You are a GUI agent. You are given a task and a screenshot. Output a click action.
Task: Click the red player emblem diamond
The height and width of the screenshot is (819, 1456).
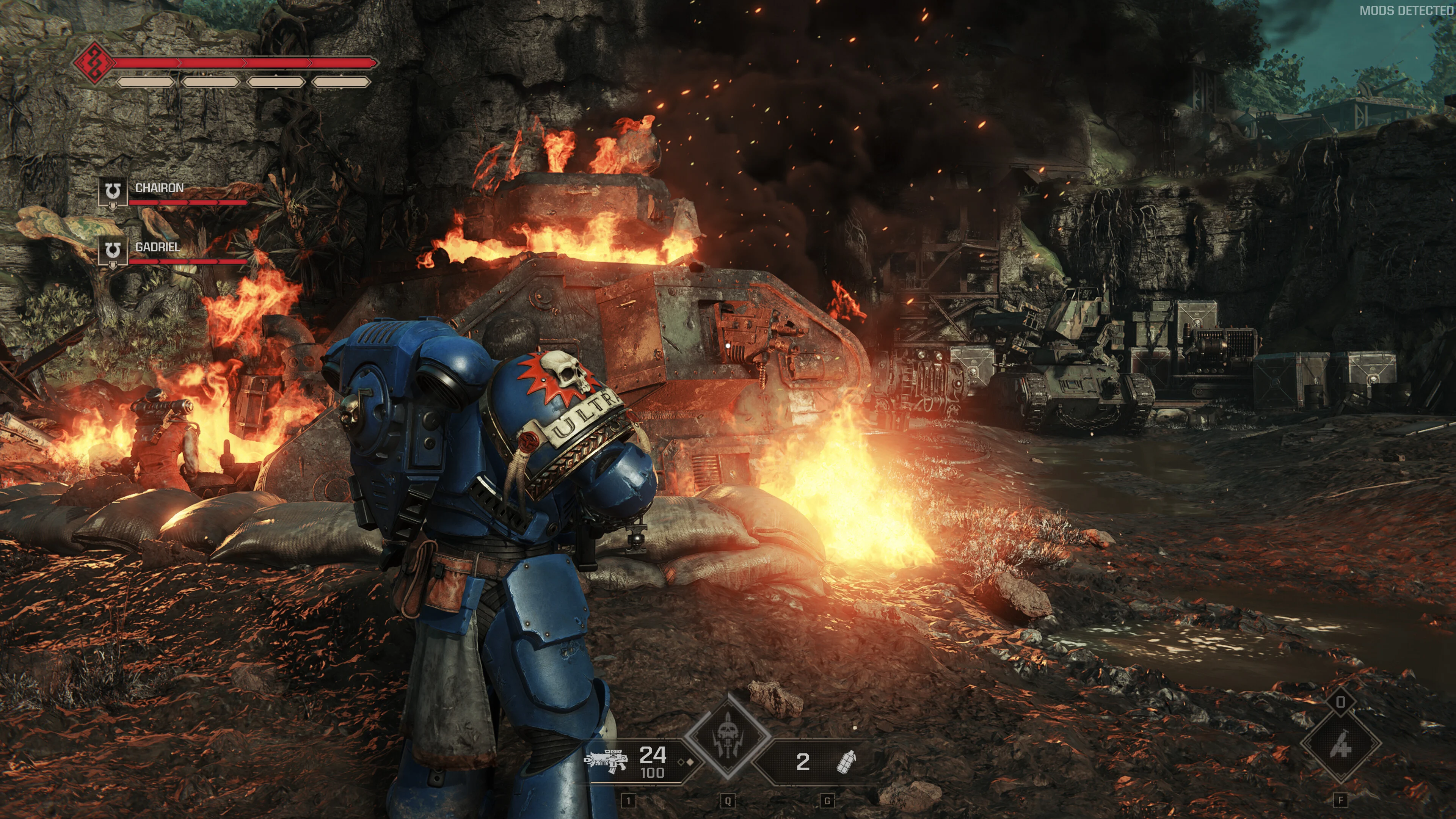pyautogui.click(x=94, y=63)
